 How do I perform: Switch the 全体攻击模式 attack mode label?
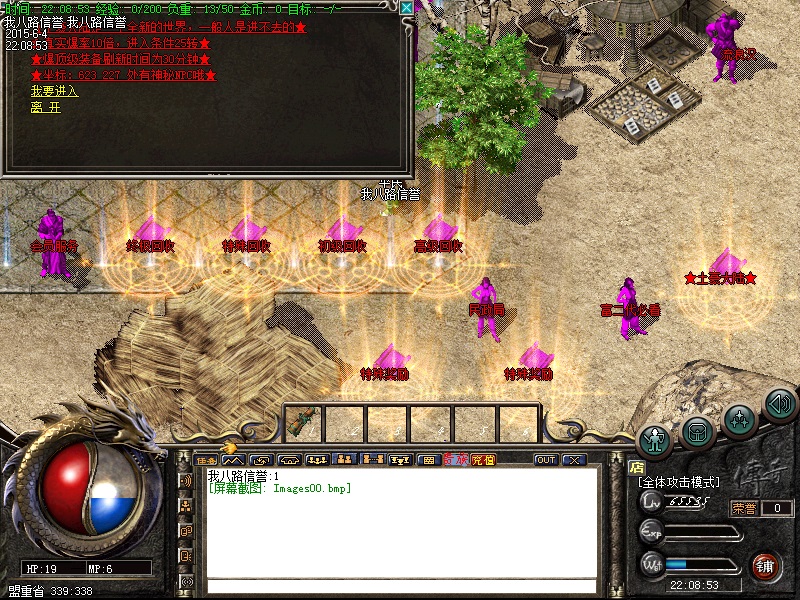click(678, 482)
